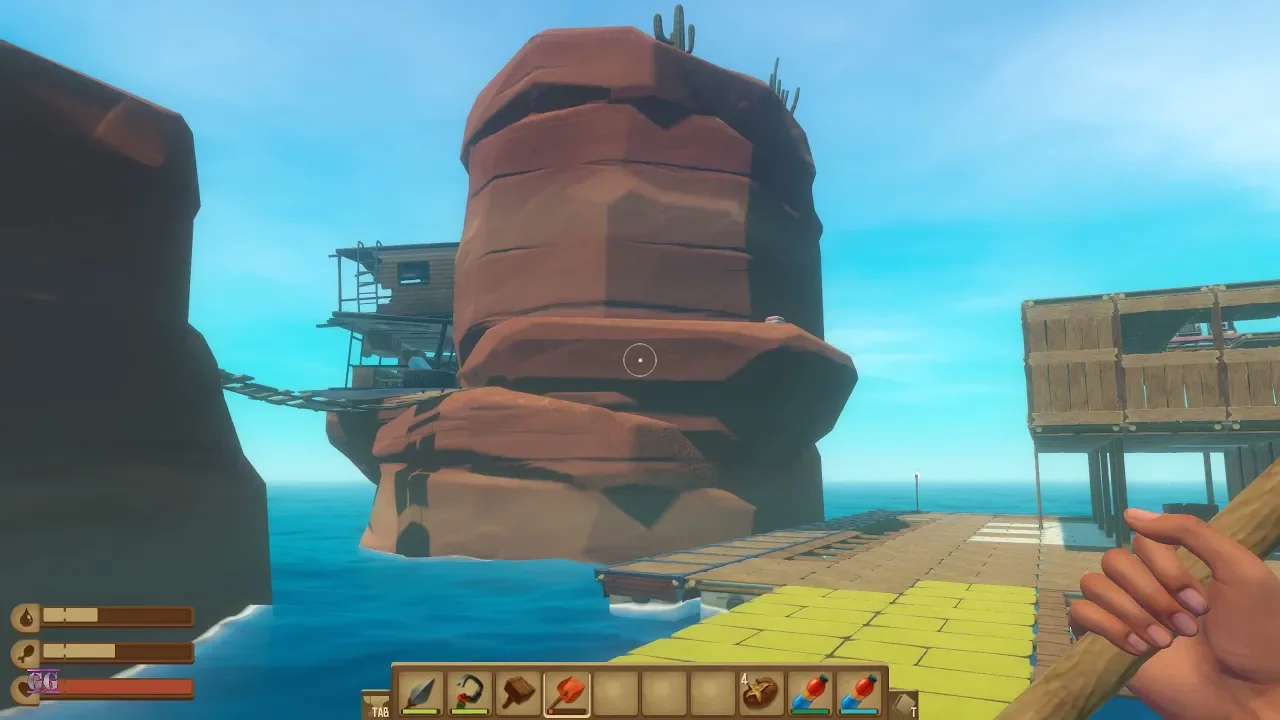1280x720 pixels.
Task: Equip the hook from the hotbar
Action: click(x=469, y=693)
